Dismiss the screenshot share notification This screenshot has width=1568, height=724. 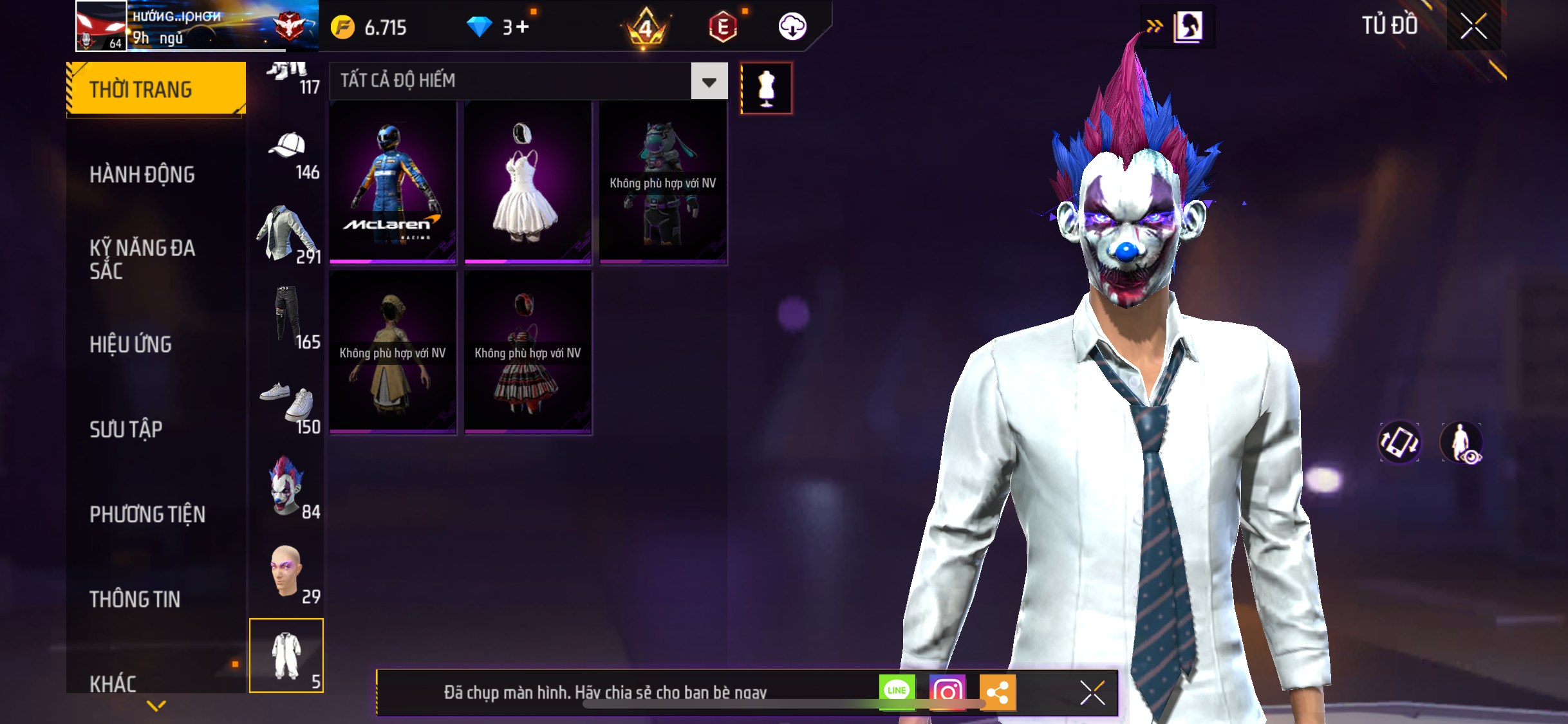coord(1092,693)
